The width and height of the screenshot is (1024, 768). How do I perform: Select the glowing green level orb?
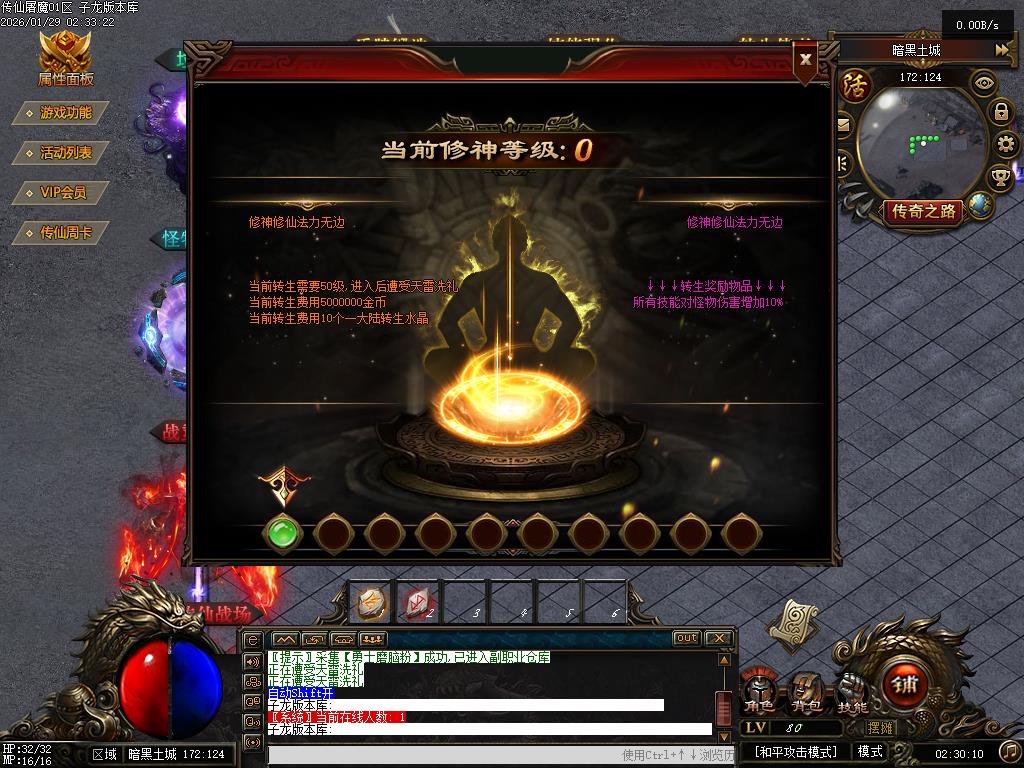point(283,533)
